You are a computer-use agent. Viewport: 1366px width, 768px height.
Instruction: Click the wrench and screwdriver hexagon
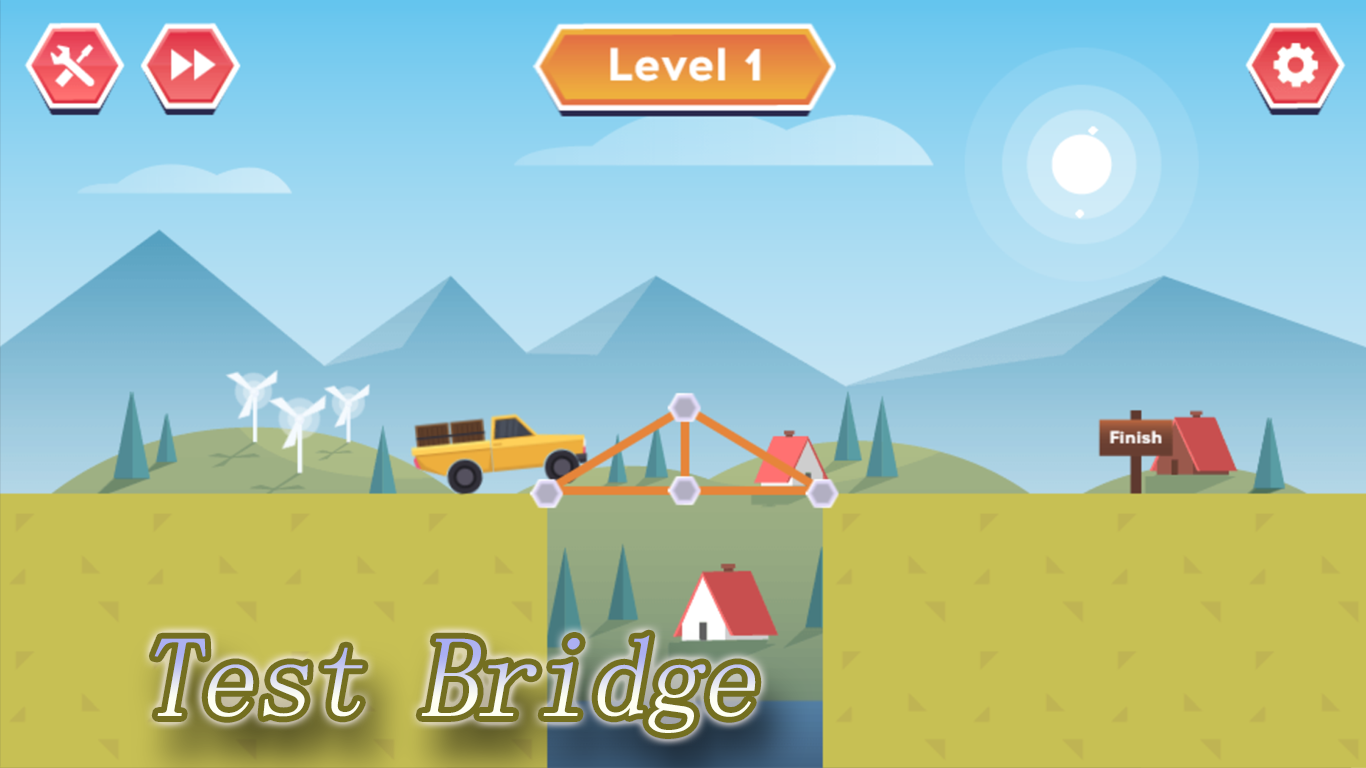click(76, 64)
